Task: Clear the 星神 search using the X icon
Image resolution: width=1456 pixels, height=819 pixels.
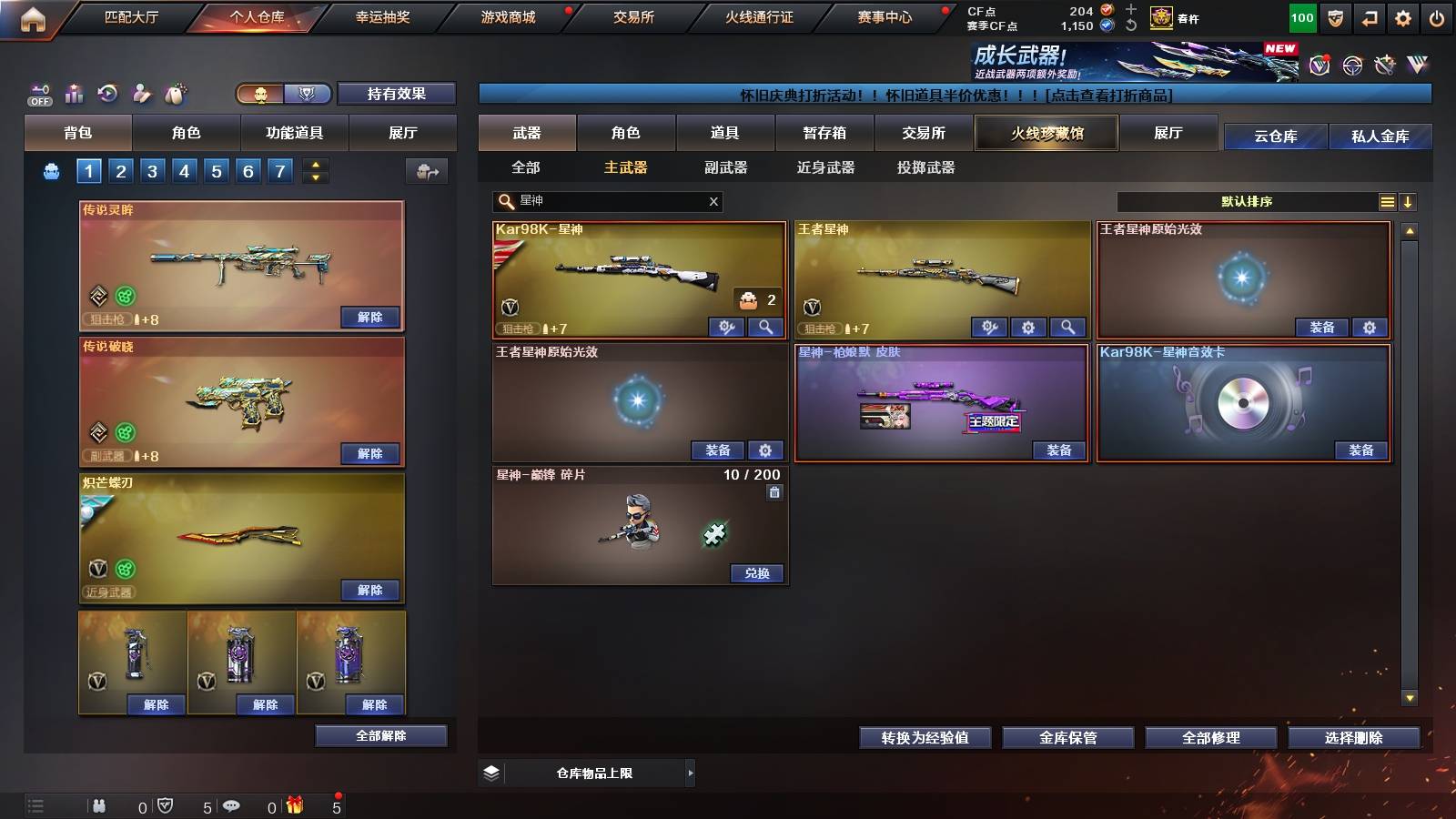Action: tap(713, 202)
